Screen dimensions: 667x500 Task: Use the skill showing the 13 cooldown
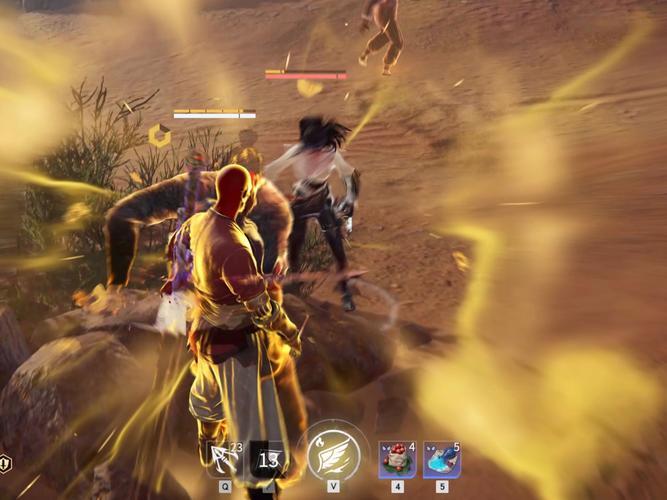pos(267,460)
